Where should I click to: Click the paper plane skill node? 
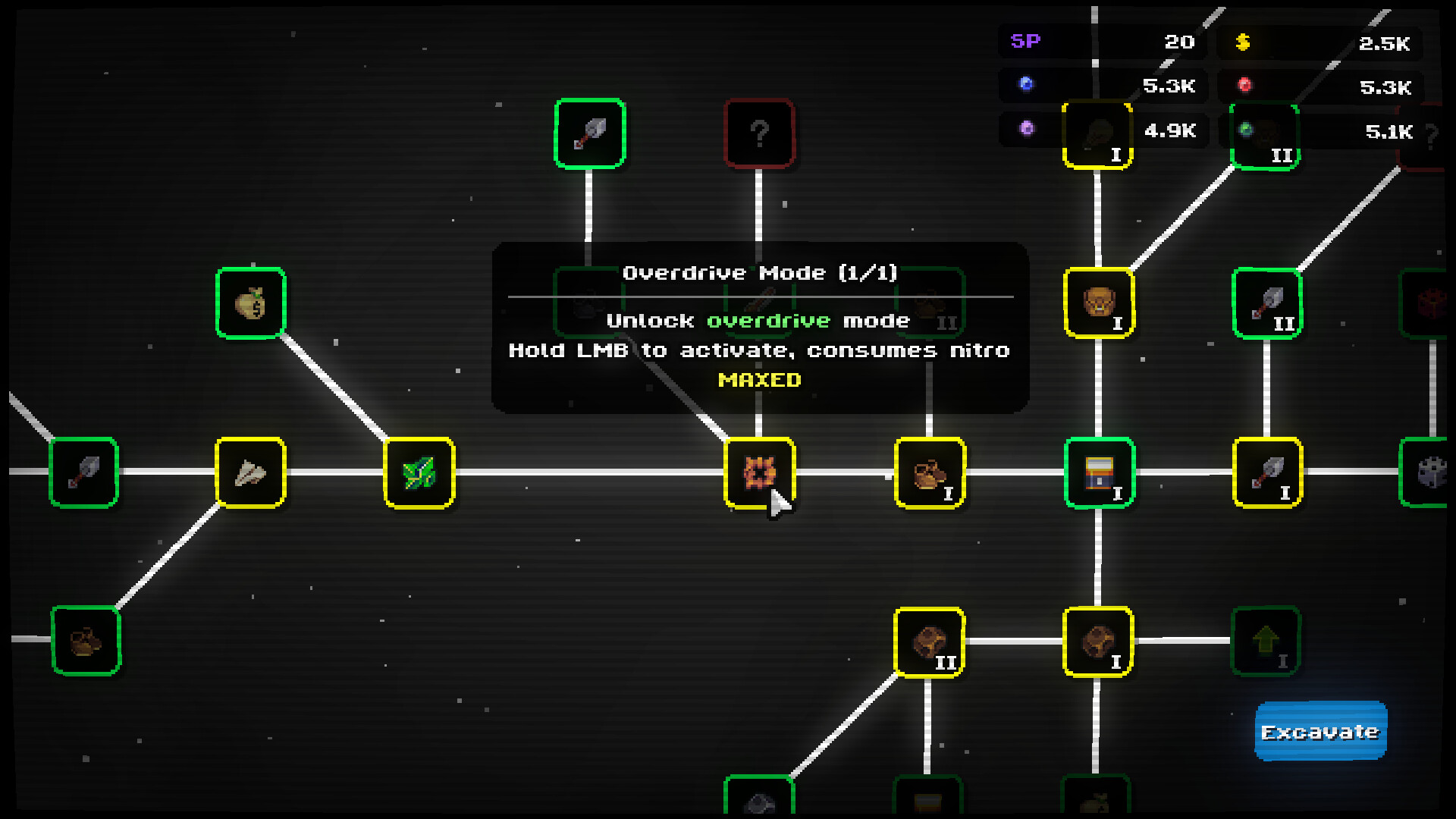(250, 473)
